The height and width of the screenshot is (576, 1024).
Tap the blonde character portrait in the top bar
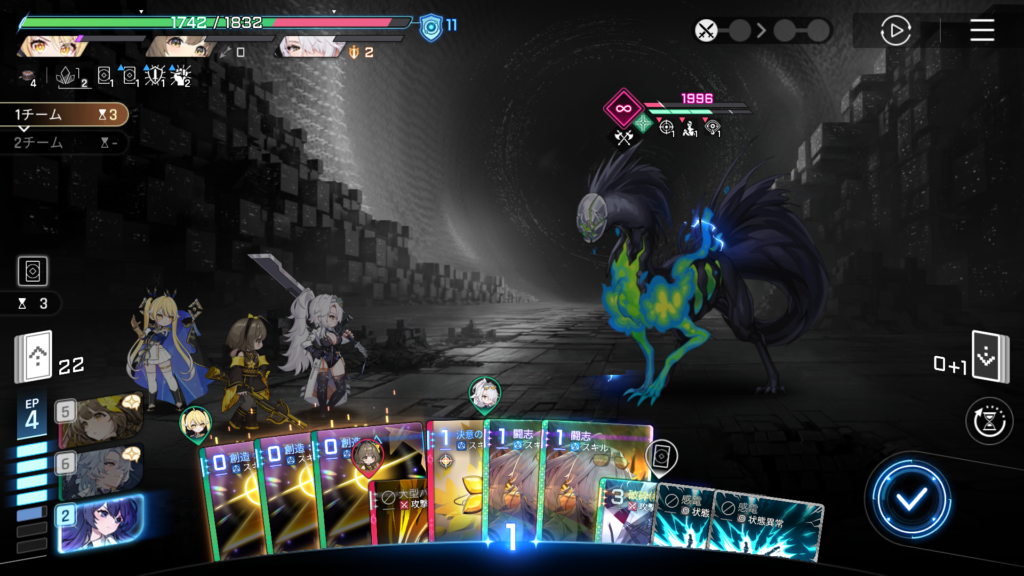(48, 45)
